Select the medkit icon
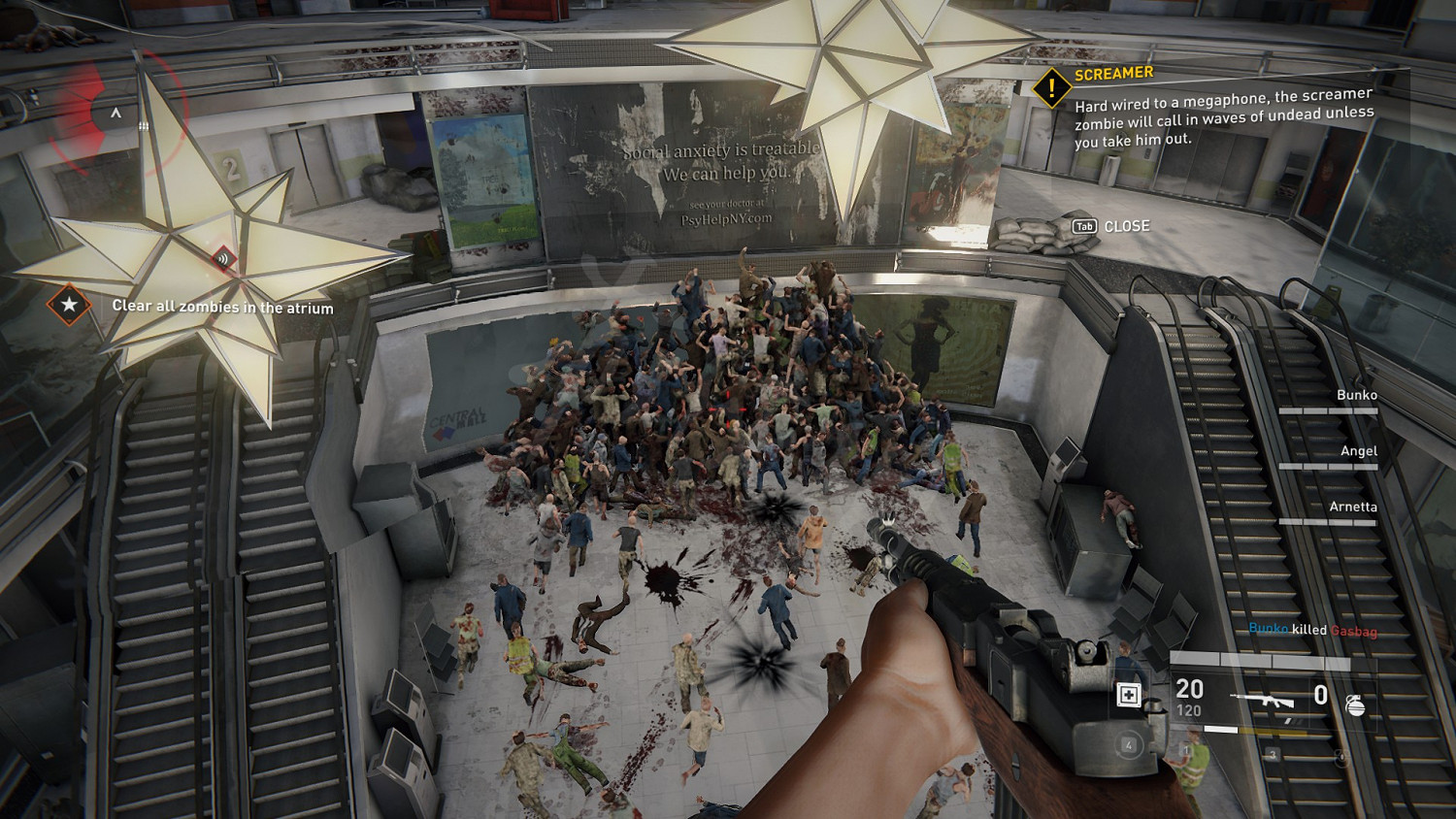The width and height of the screenshot is (1456, 819). [1129, 695]
